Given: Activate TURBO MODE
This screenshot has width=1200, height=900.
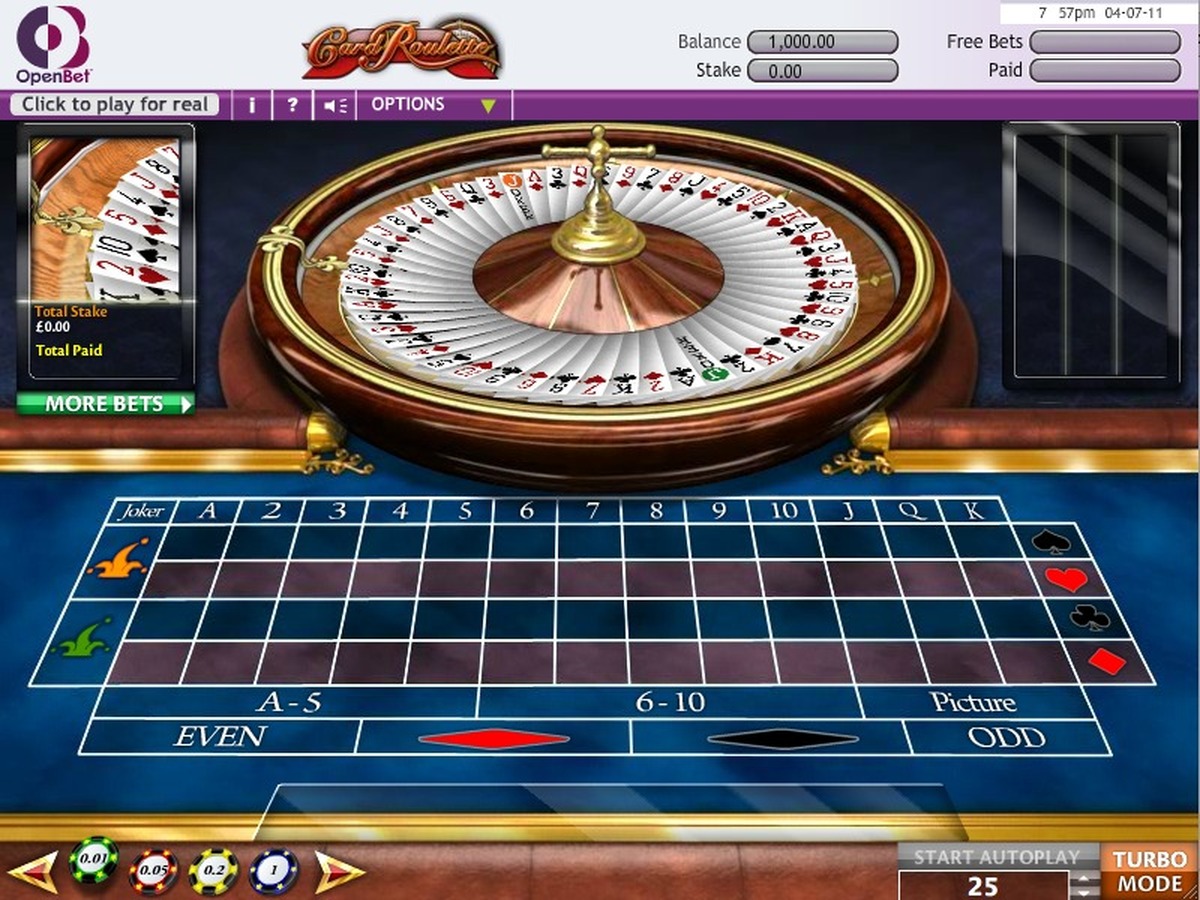Looking at the screenshot, I should pos(1150,871).
